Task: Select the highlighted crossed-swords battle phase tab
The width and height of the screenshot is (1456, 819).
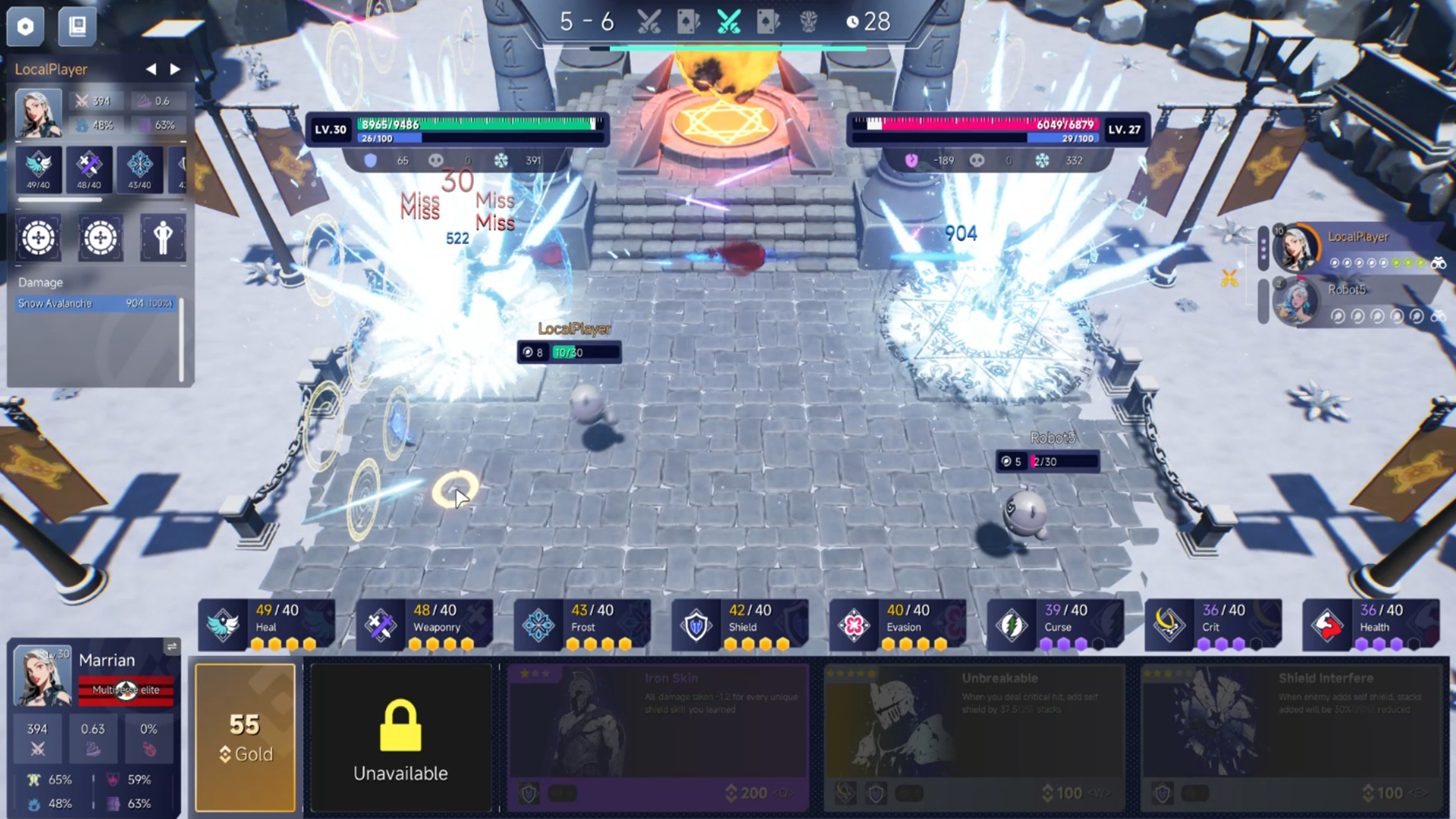Action: click(x=730, y=21)
